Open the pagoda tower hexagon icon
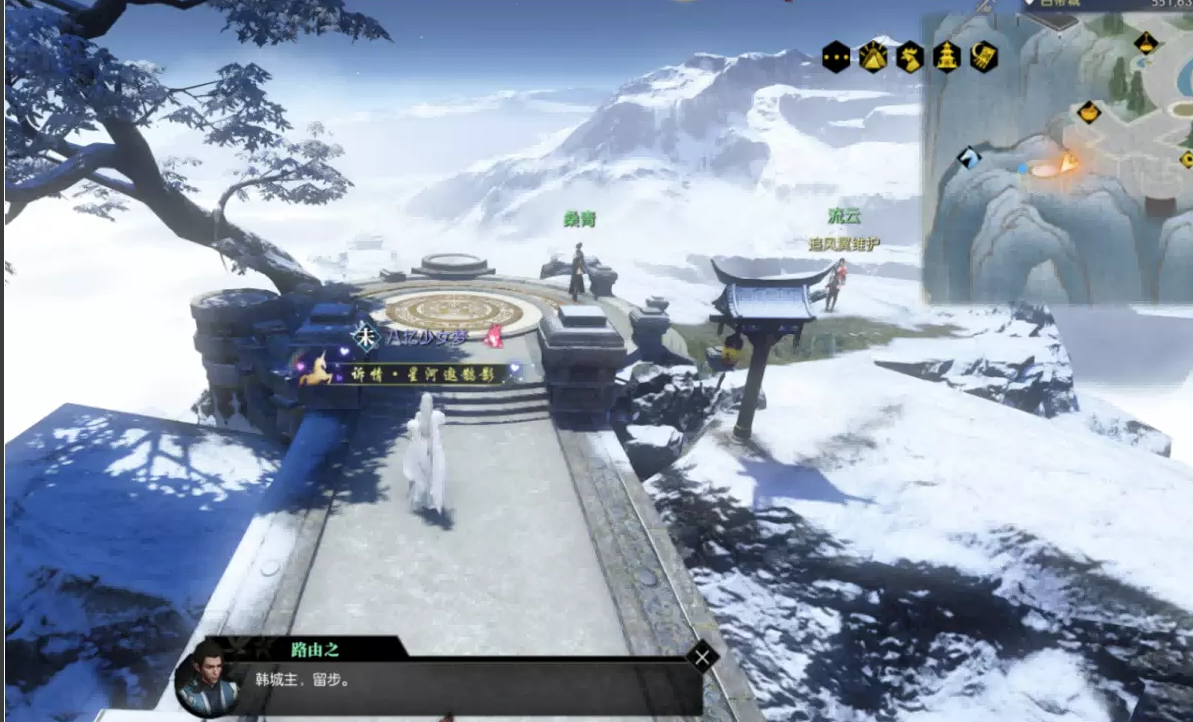The image size is (1193, 722). [947, 56]
